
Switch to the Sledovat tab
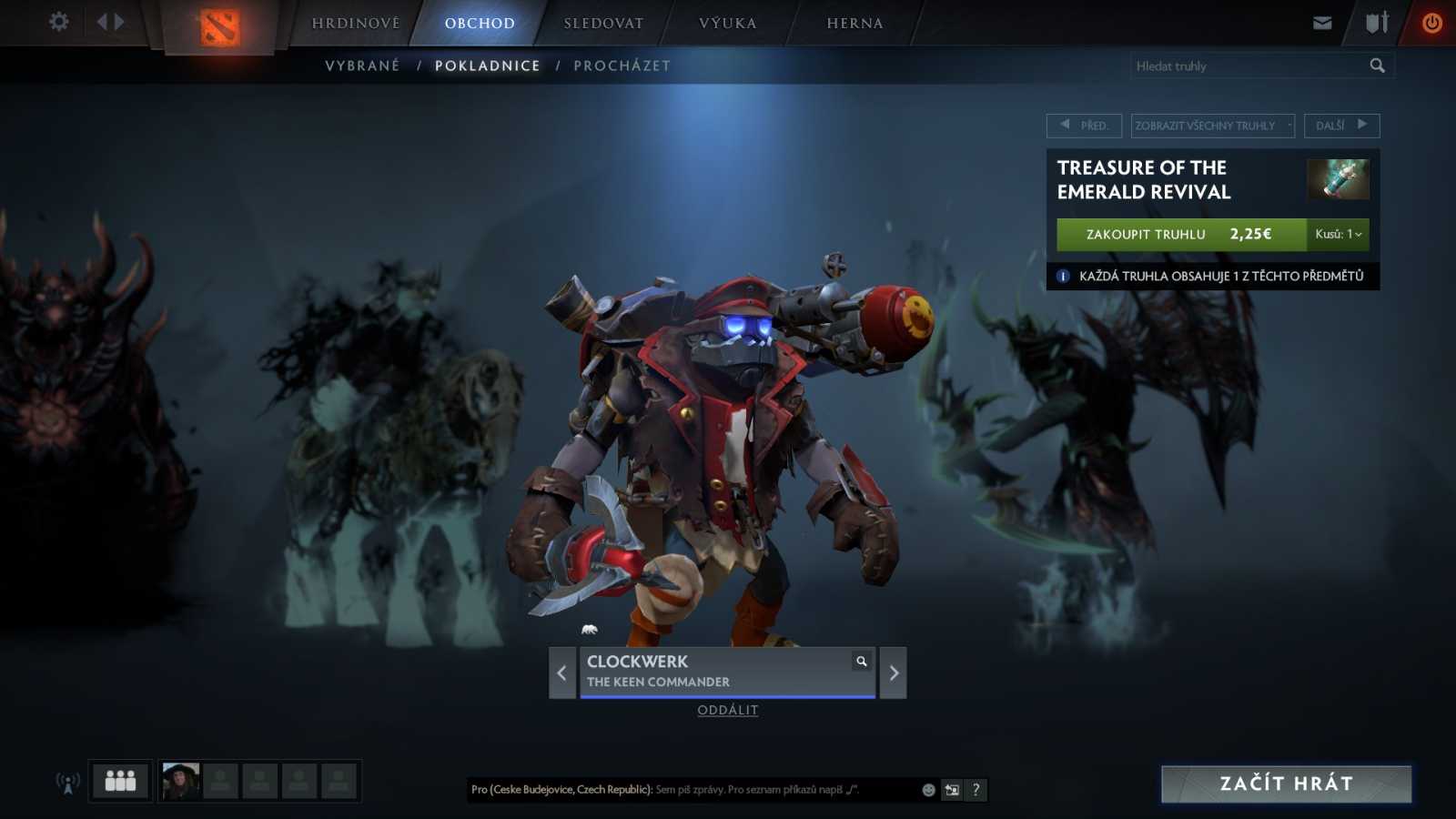point(603,24)
